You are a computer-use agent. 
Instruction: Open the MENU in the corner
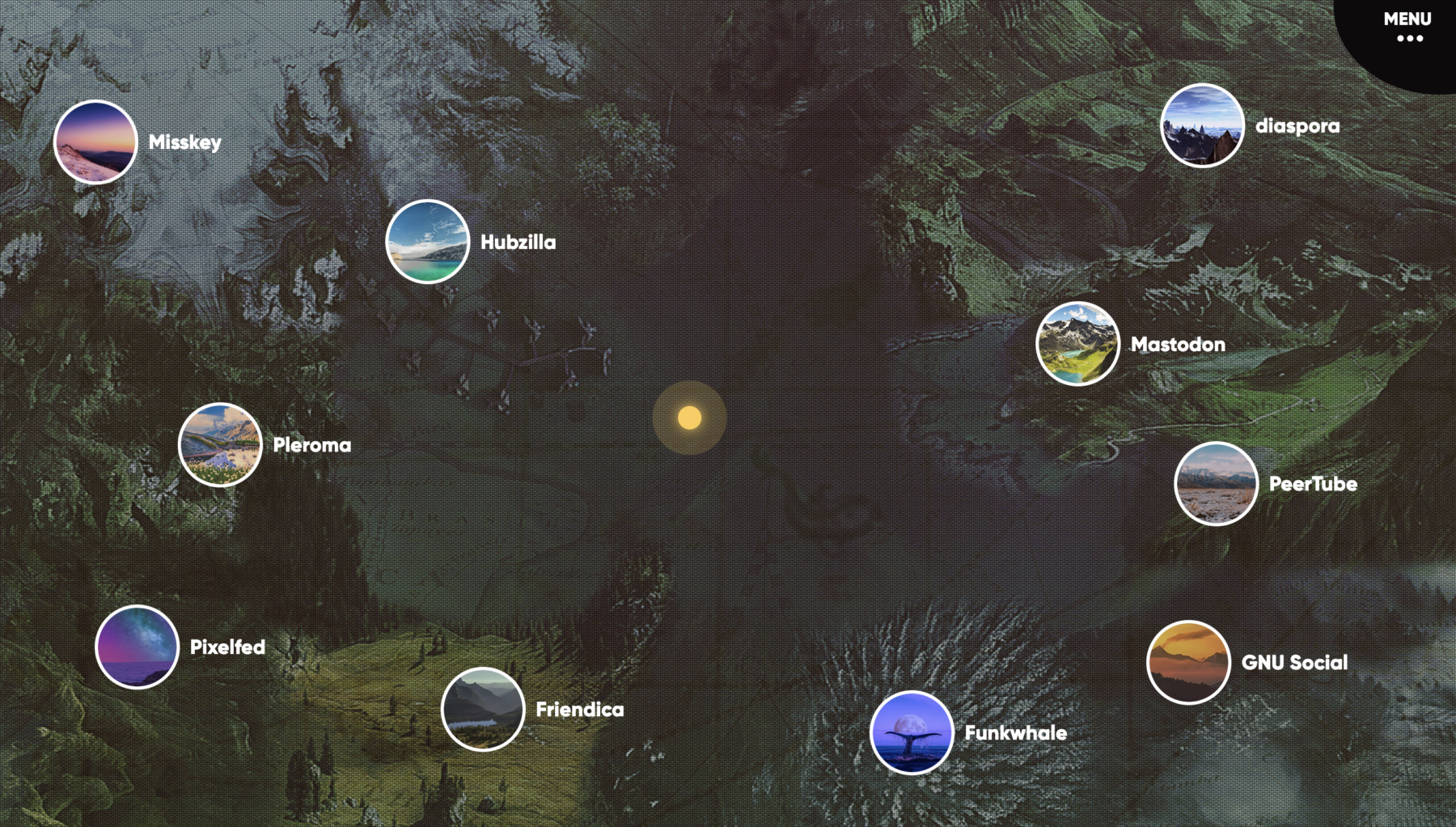1407,27
